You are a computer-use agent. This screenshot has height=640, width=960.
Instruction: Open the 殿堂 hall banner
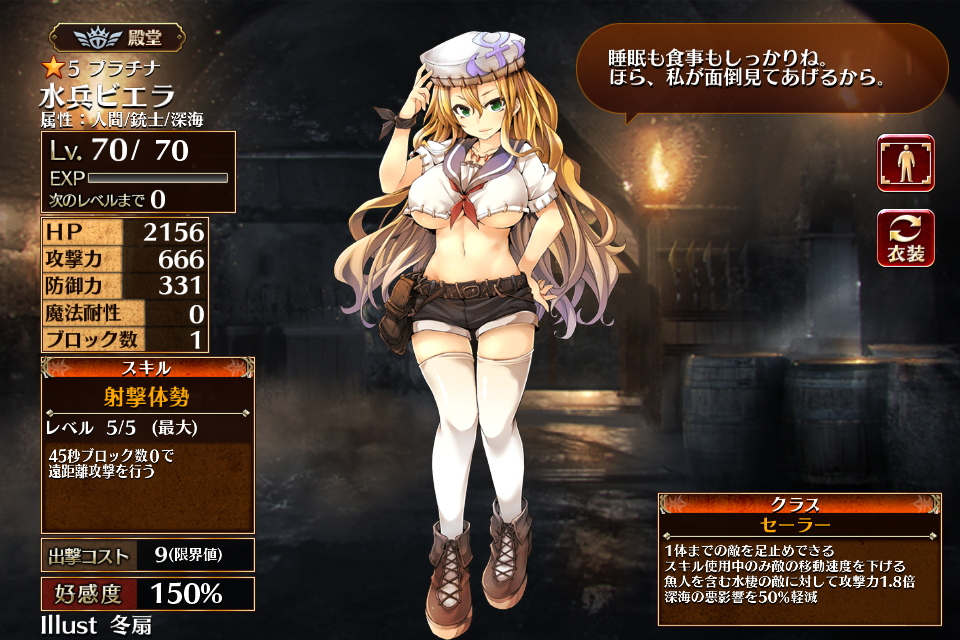click(x=118, y=38)
